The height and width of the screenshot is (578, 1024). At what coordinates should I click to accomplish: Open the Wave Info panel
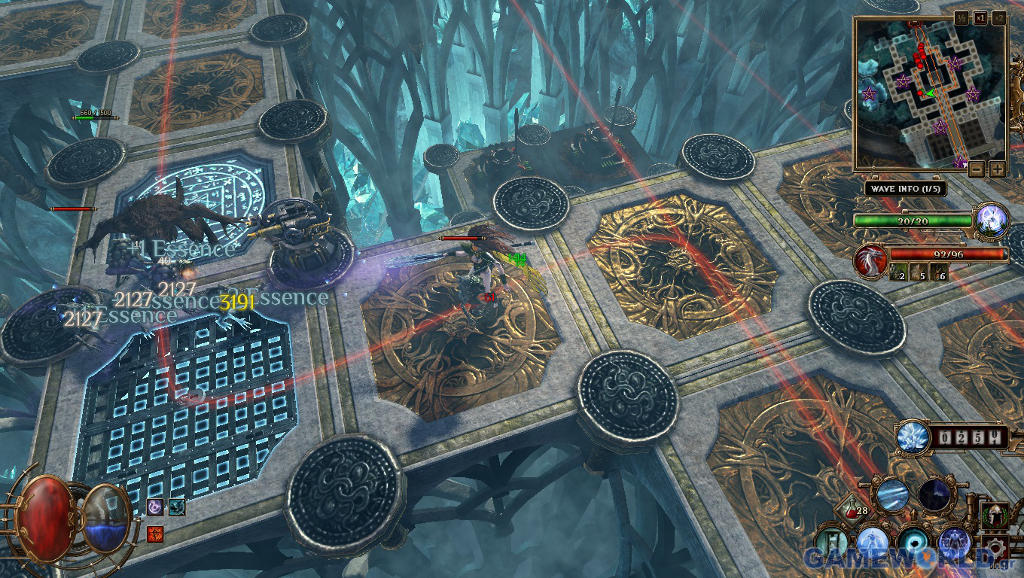click(x=904, y=188)
